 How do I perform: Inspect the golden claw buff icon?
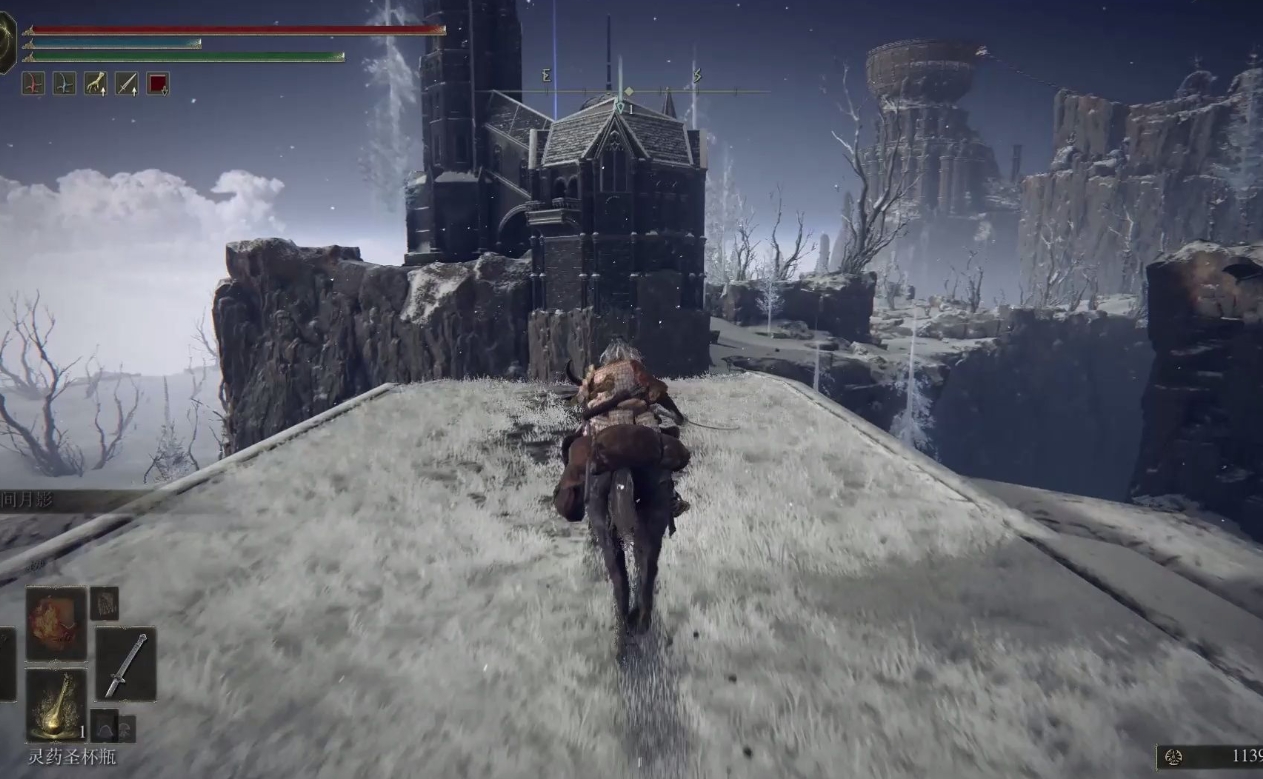(x=95, y=84)
